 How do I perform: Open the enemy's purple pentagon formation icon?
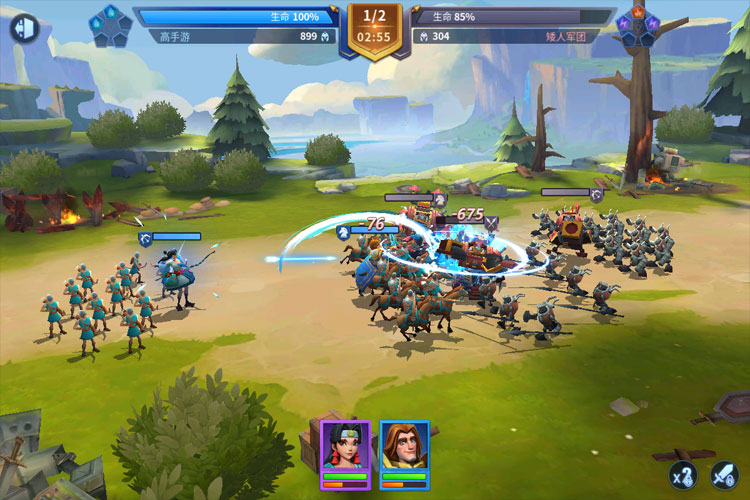[636, 27]
